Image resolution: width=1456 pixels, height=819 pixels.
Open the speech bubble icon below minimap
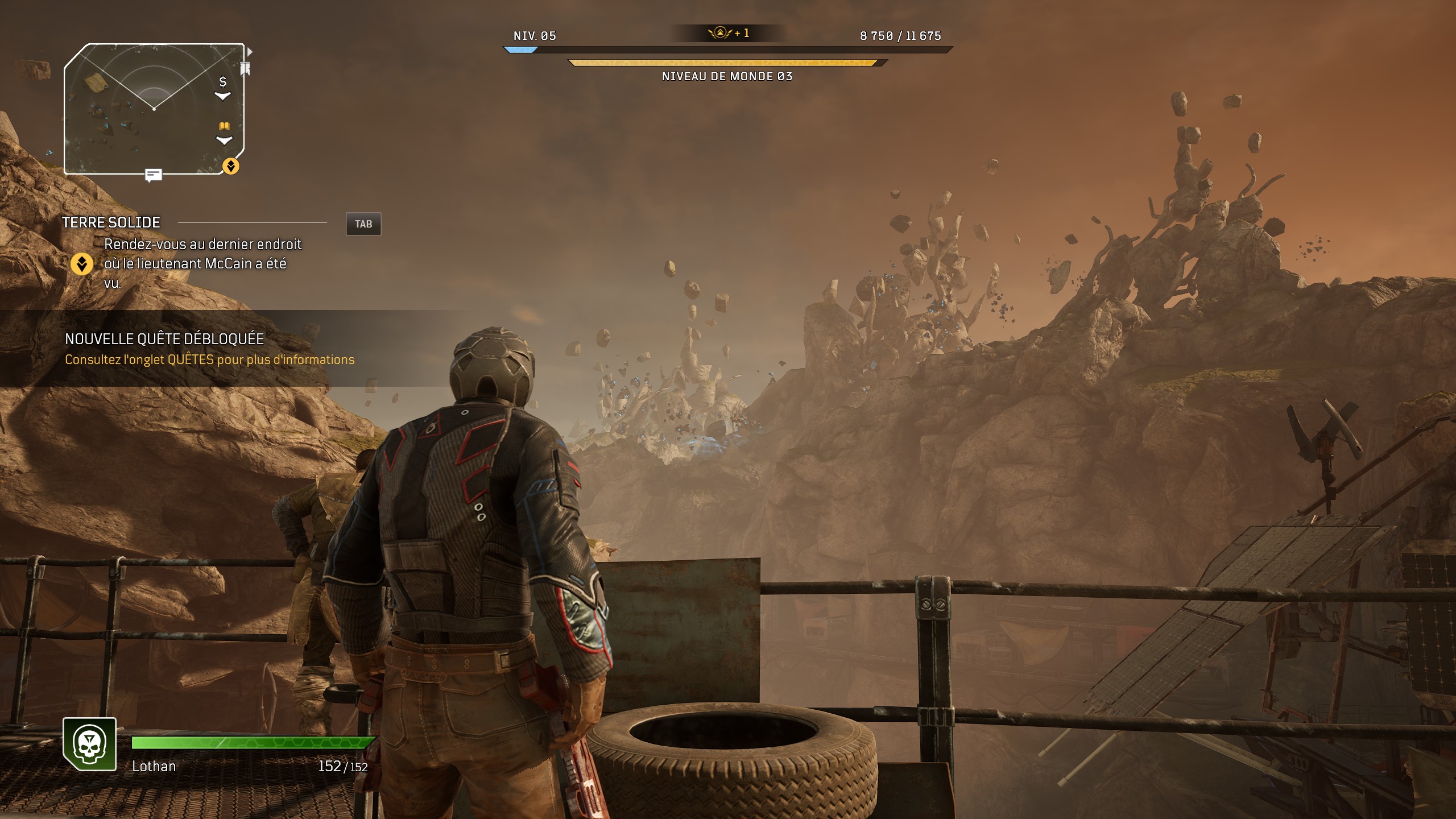pos(153,175)
